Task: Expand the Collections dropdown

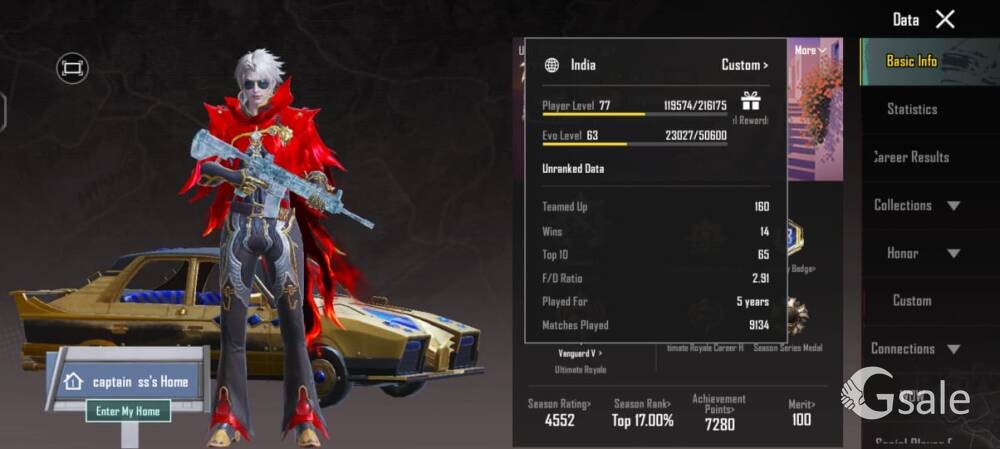Action: click(x=916, y=205)
